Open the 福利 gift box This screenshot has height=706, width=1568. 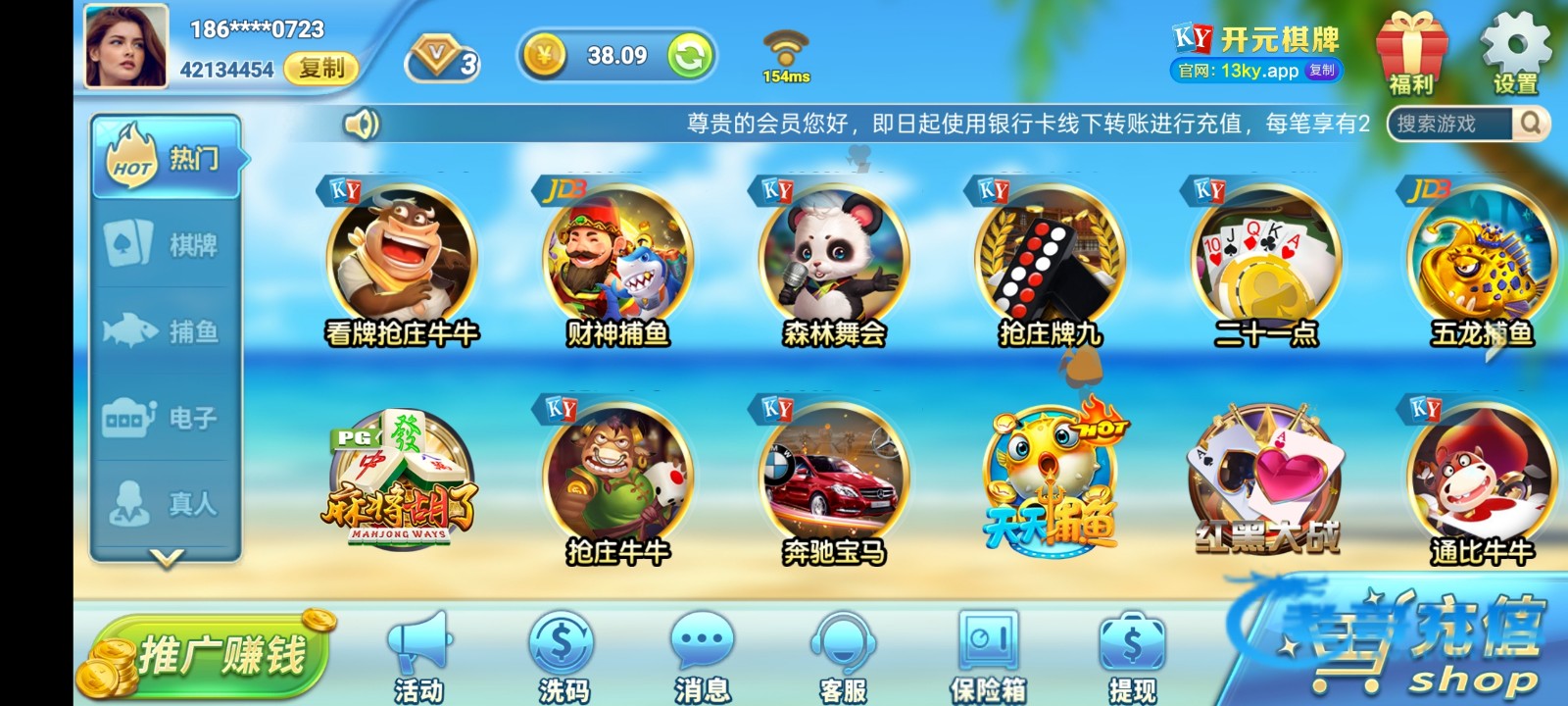click(x=1411, y=54)
